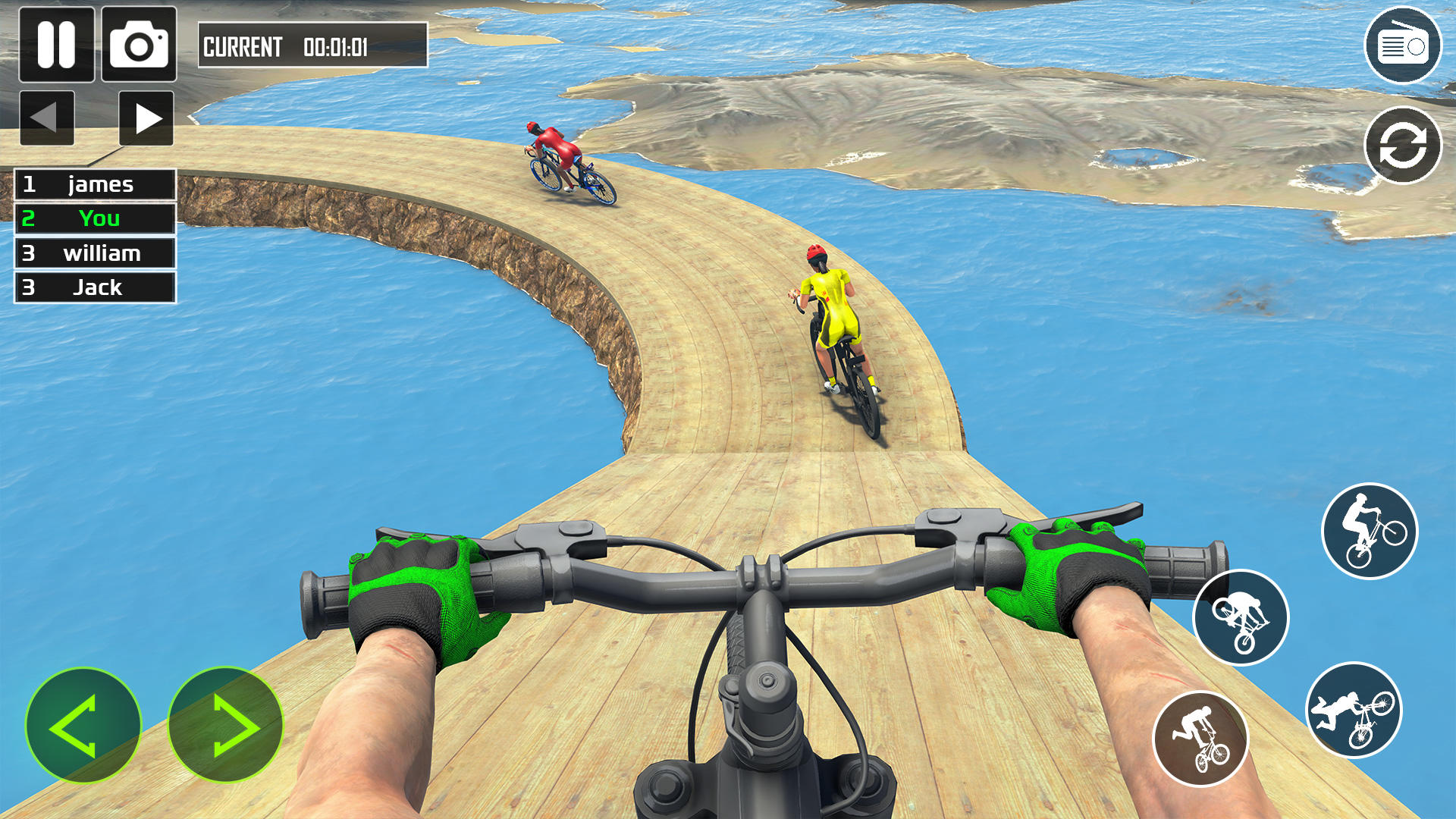Click the 'Jack' leaderboard row
This screenshot has height=819, width=1456.
pos(94,287)
